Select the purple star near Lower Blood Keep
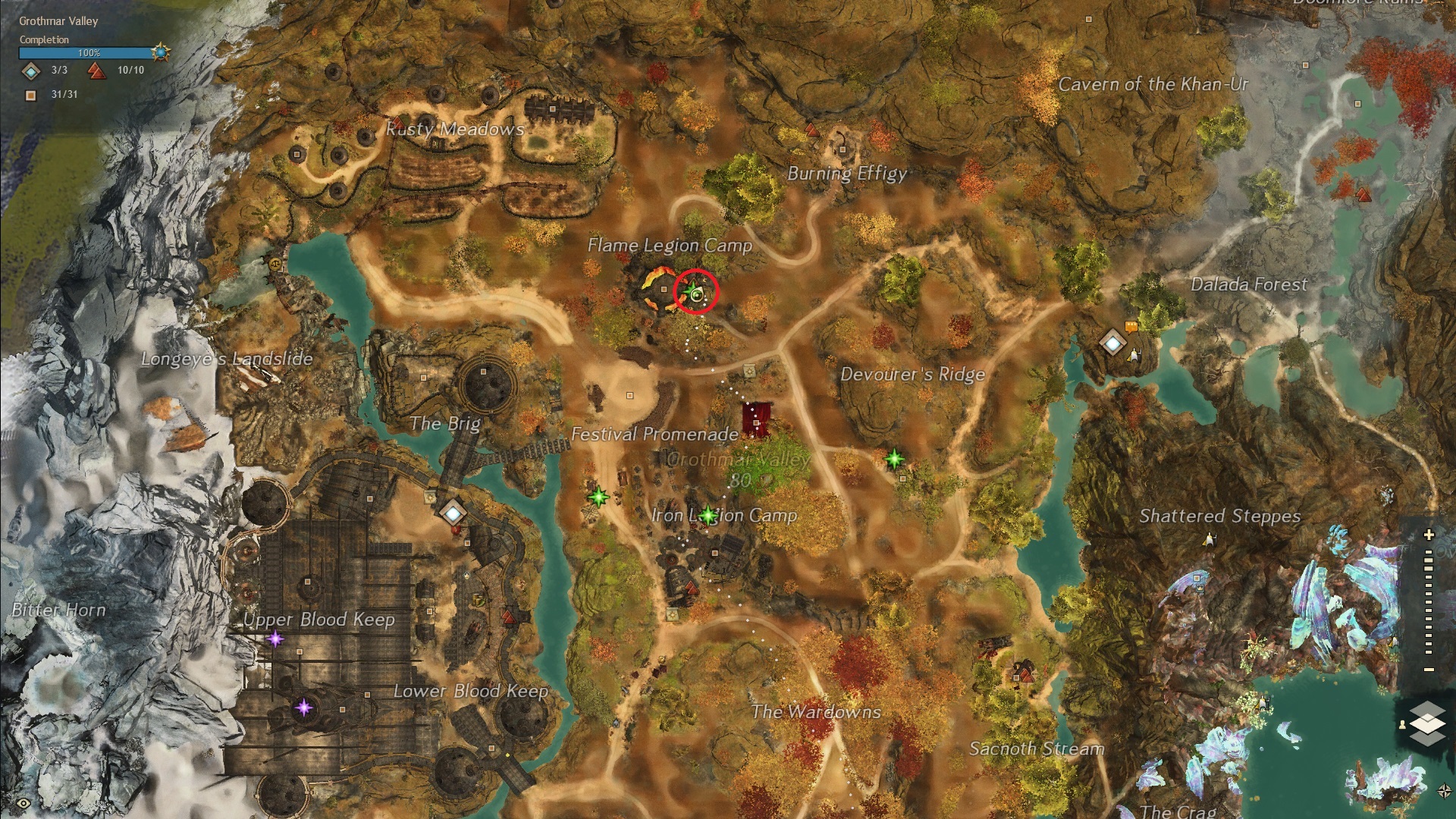This screenshot has width=1456, height=819. [x=303, y=708]
